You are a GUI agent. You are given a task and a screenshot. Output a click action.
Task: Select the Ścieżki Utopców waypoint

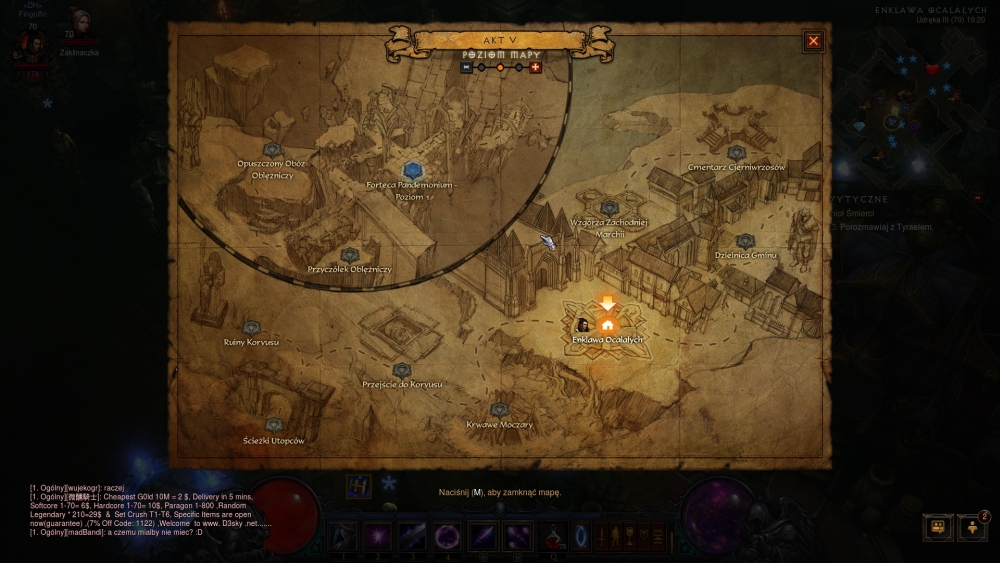274,426
